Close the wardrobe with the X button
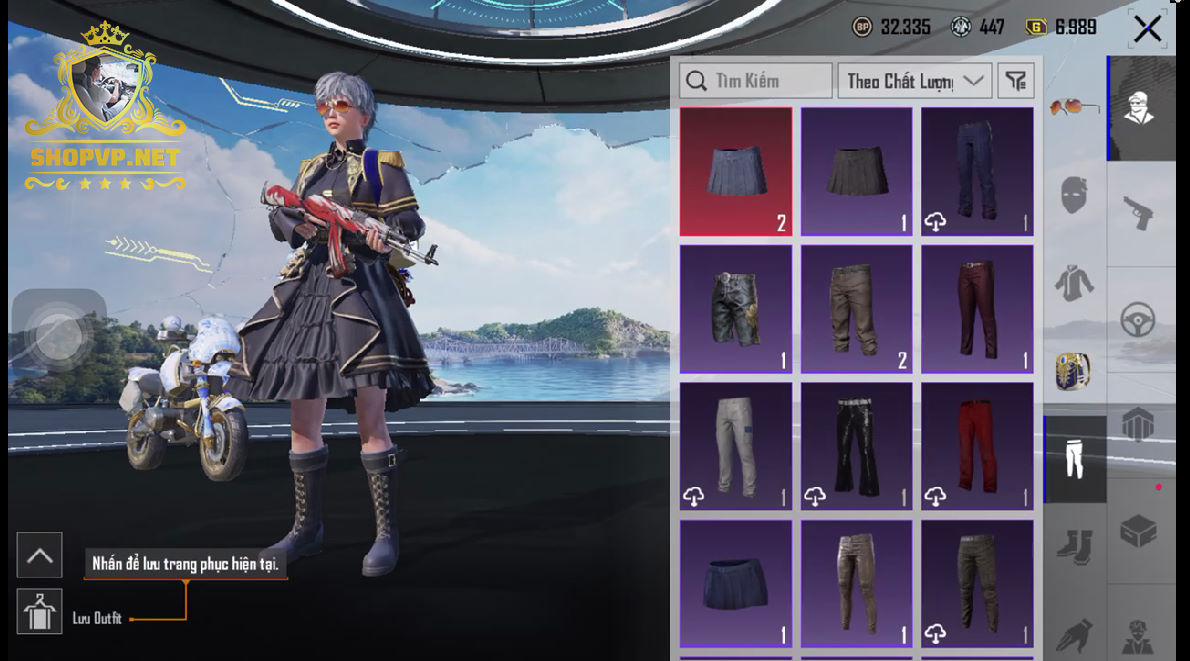The width and height of the screenshot is (1190, 661). (1147, 29)
